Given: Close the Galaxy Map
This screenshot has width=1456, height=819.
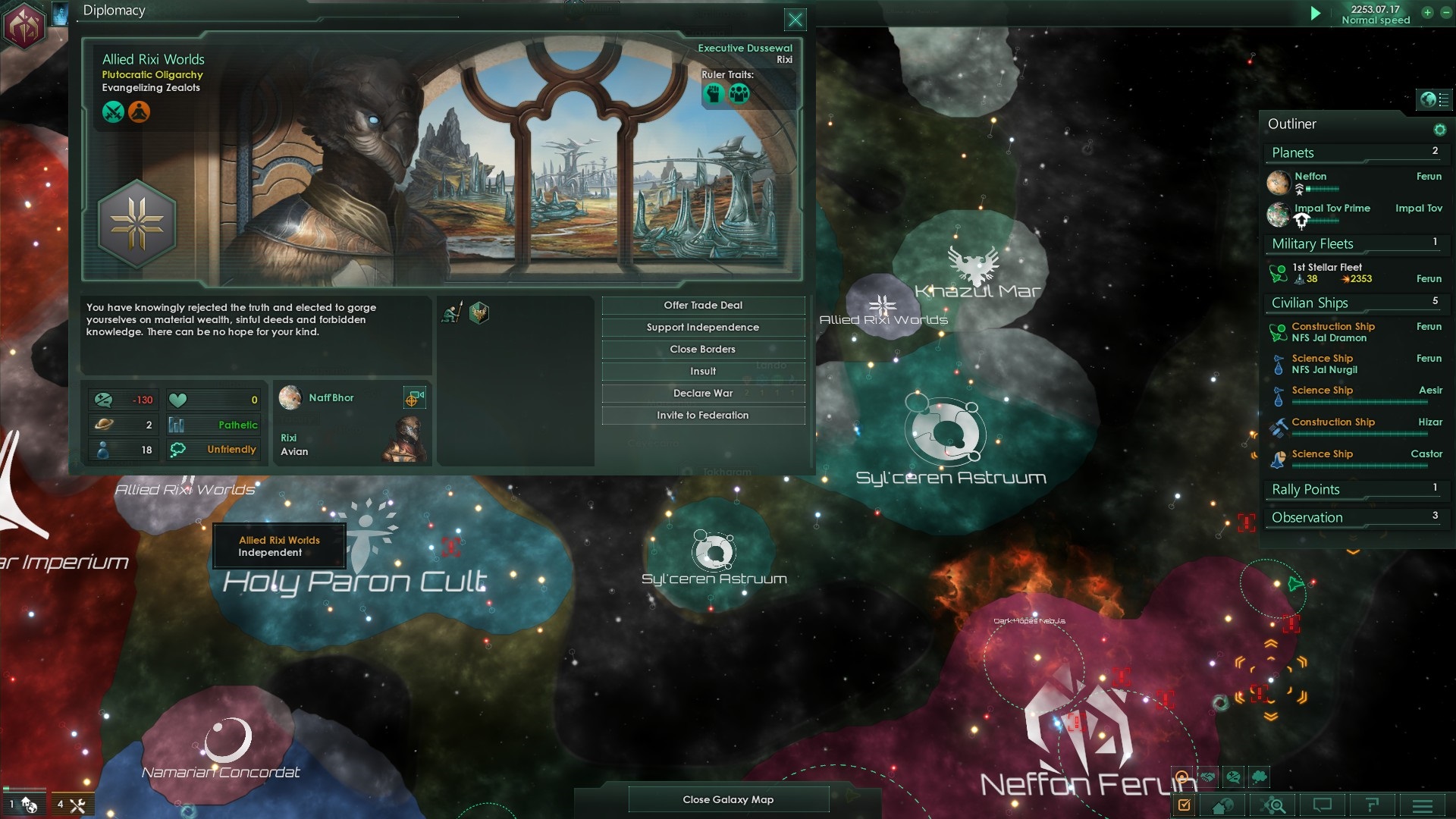Looking at the screenshot, I should [x=728, y=799].
